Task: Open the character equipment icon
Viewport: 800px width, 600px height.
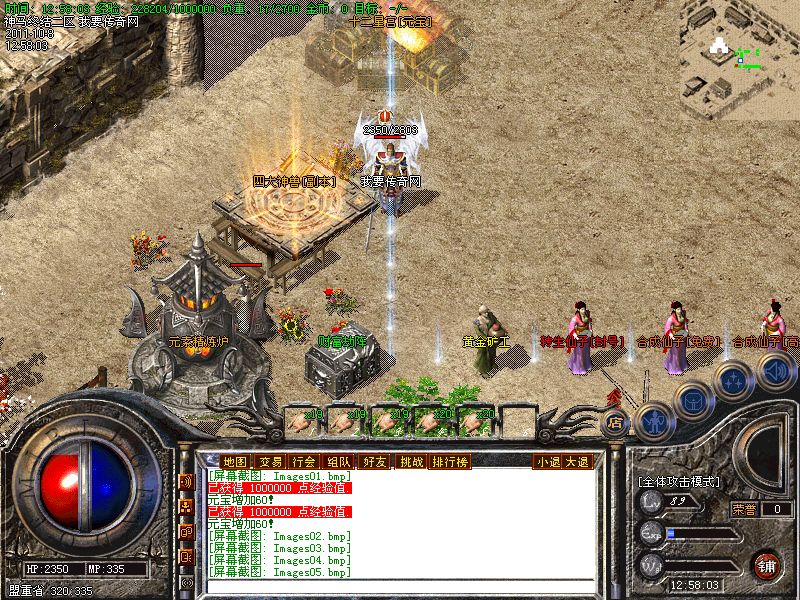Action: [x=652, y=421]
